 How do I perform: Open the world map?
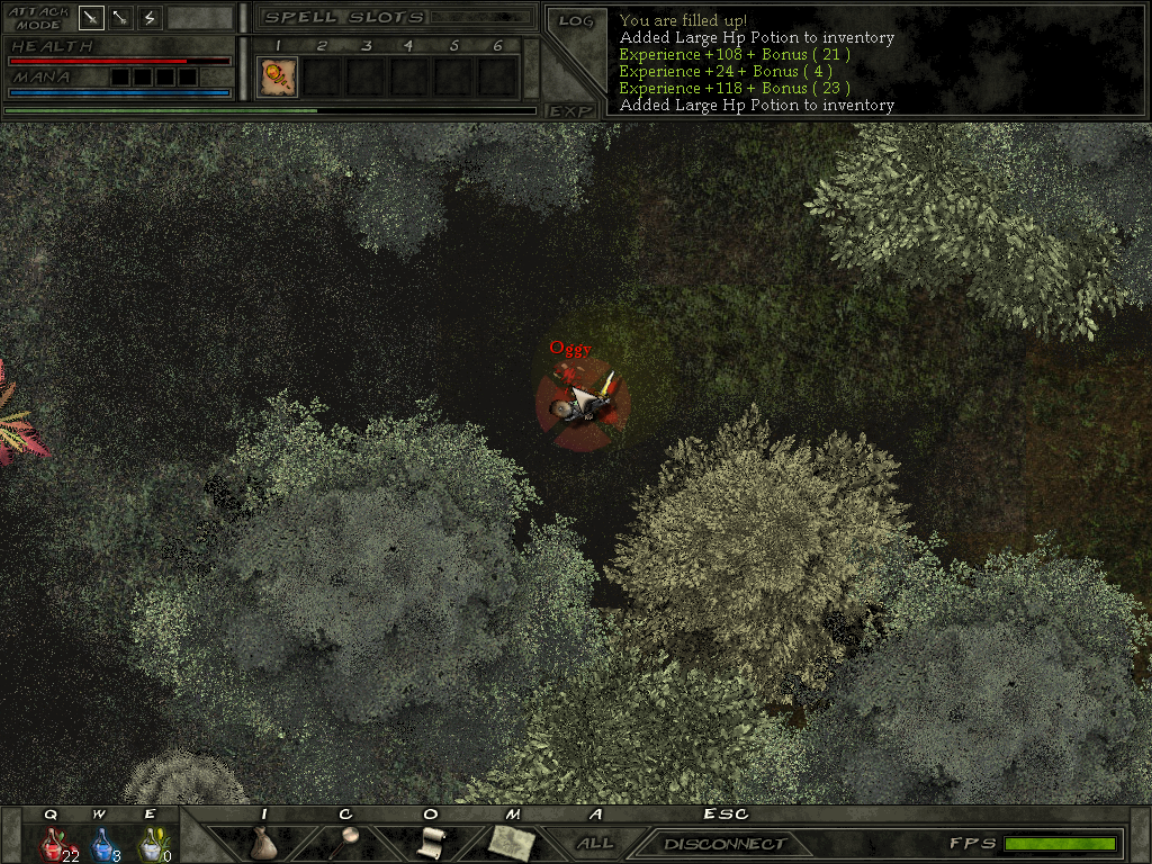(512, 842)
